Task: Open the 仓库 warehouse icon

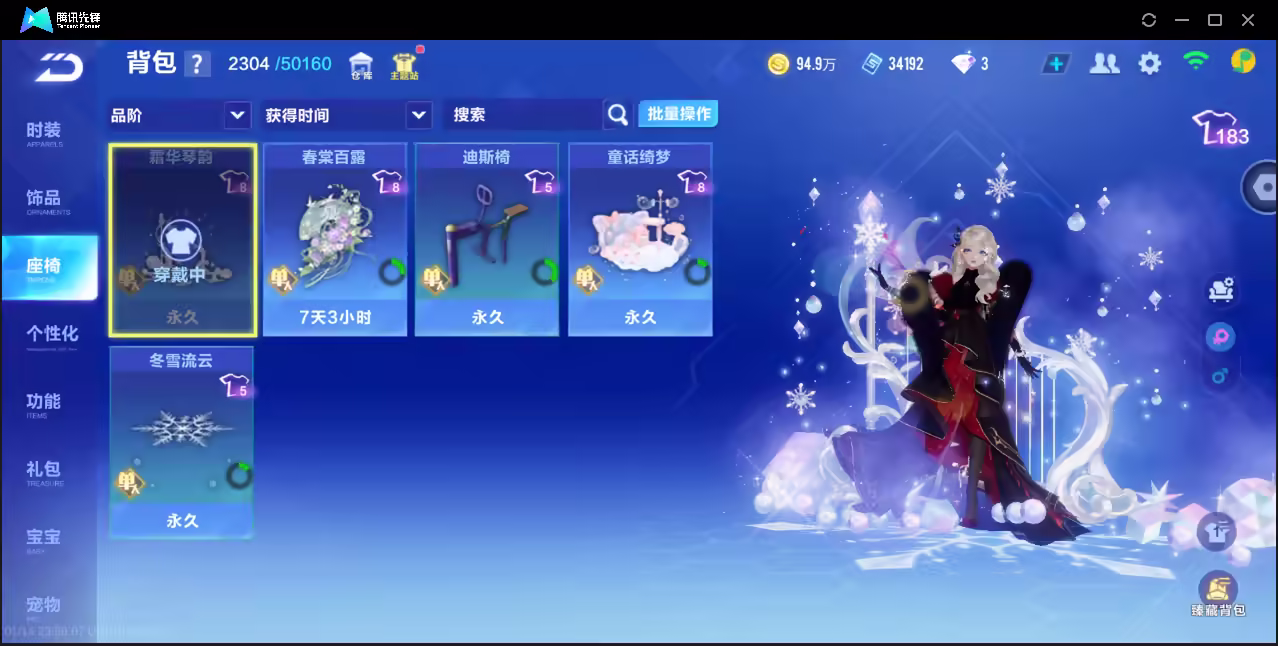Action: click(x=361, y=66)
